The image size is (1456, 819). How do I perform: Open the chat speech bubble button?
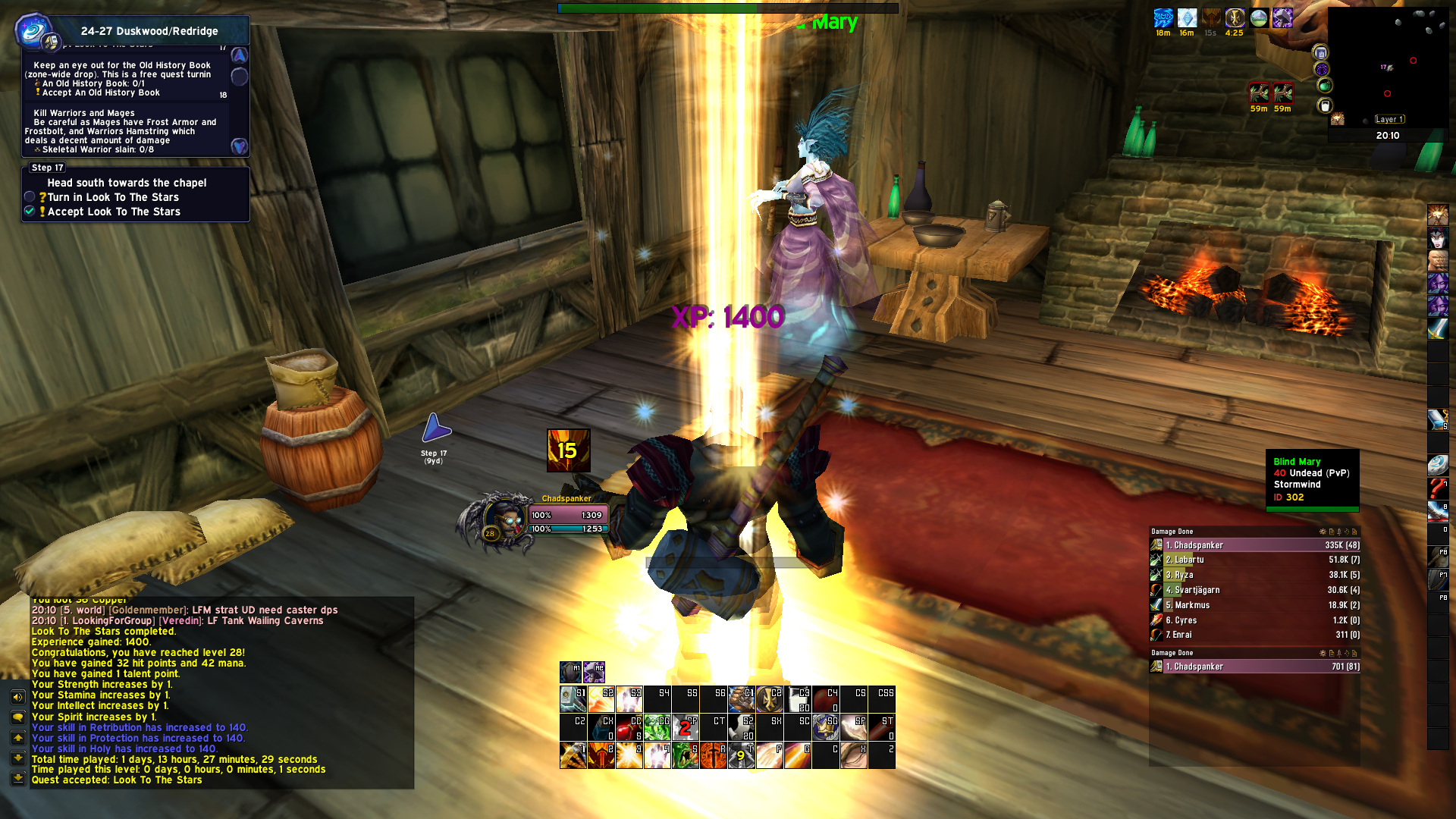(17, 717)
